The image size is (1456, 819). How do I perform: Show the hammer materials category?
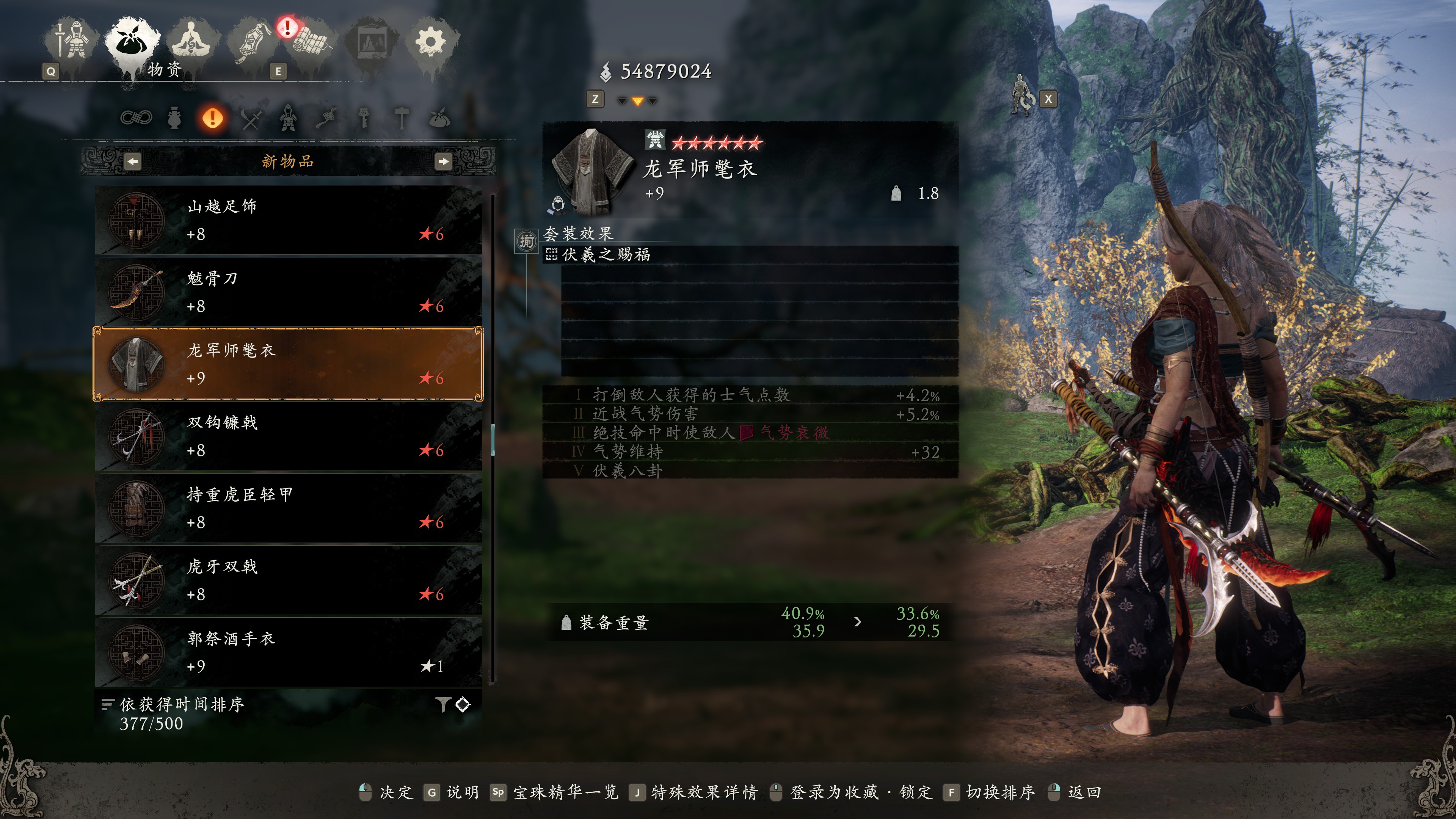point(402,119)
